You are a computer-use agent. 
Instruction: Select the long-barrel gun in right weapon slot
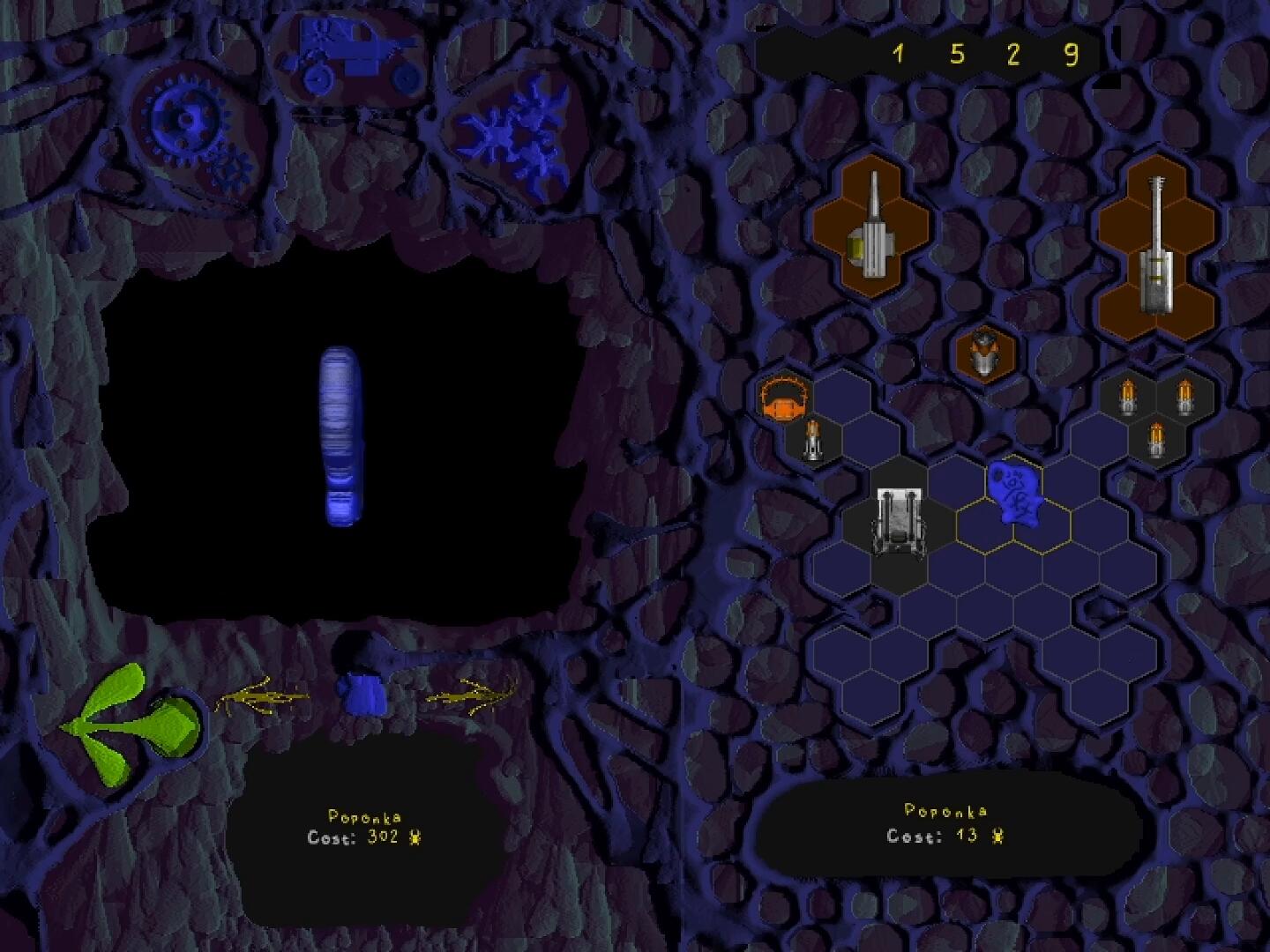[1155, 247]
